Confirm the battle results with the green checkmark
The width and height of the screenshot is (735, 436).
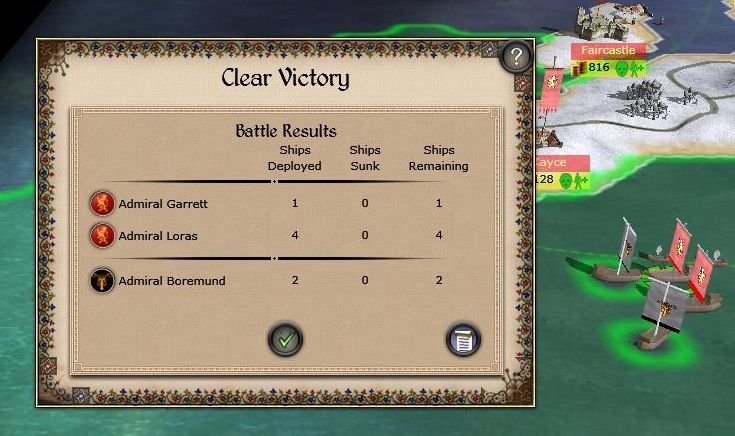click(285, 340)
